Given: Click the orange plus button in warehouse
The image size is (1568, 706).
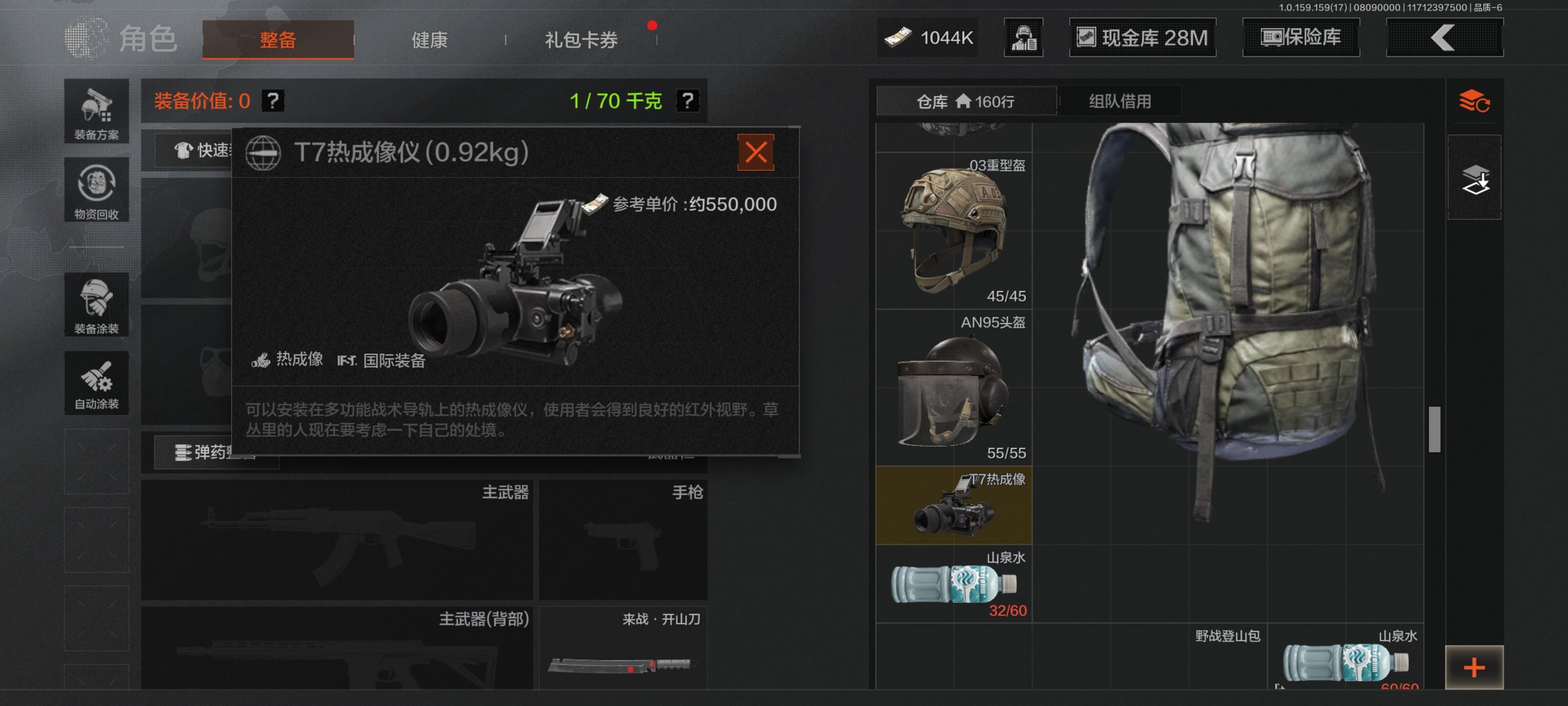Looking at the screenshot, I should pos(1473,668).
